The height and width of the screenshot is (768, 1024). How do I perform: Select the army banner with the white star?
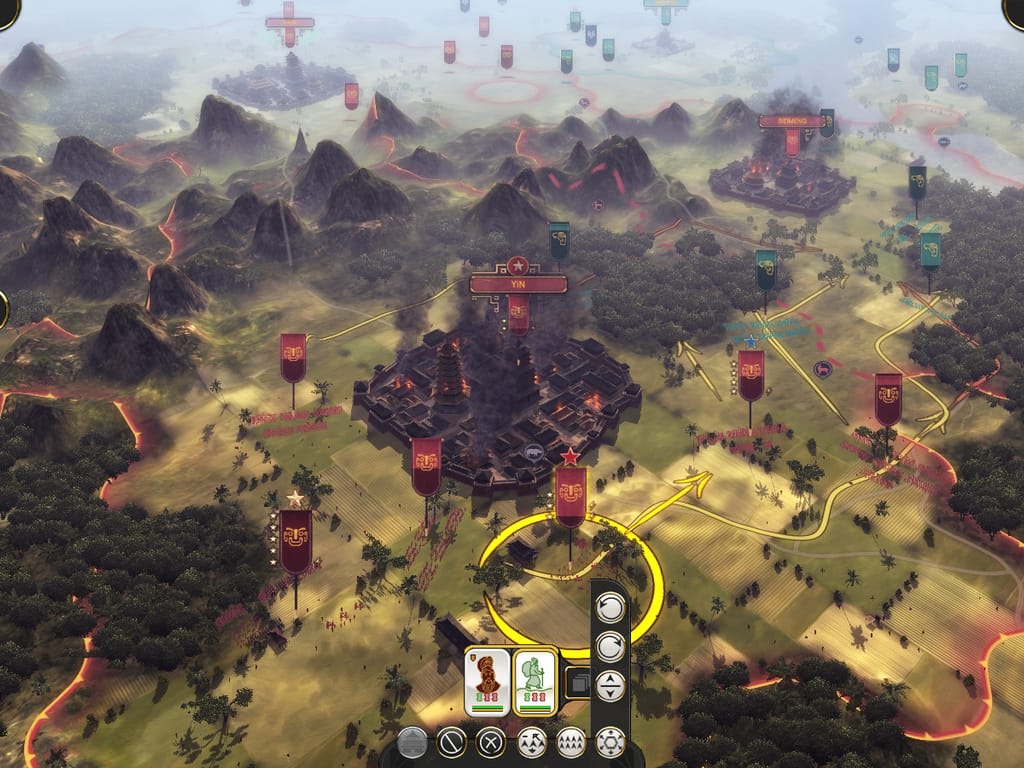(x=295, y=541)
